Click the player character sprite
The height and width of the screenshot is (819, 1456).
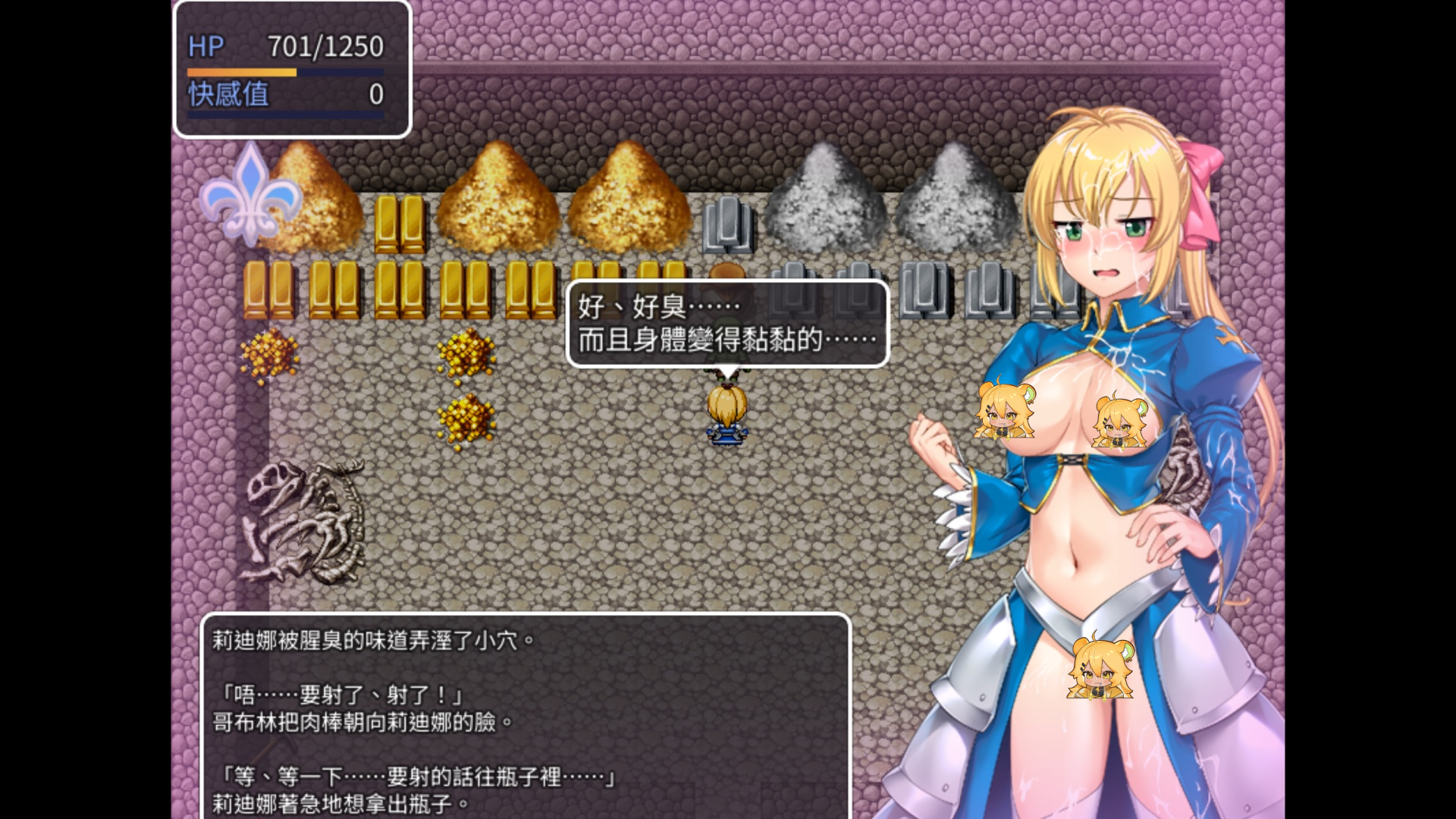tap(726, 416)
